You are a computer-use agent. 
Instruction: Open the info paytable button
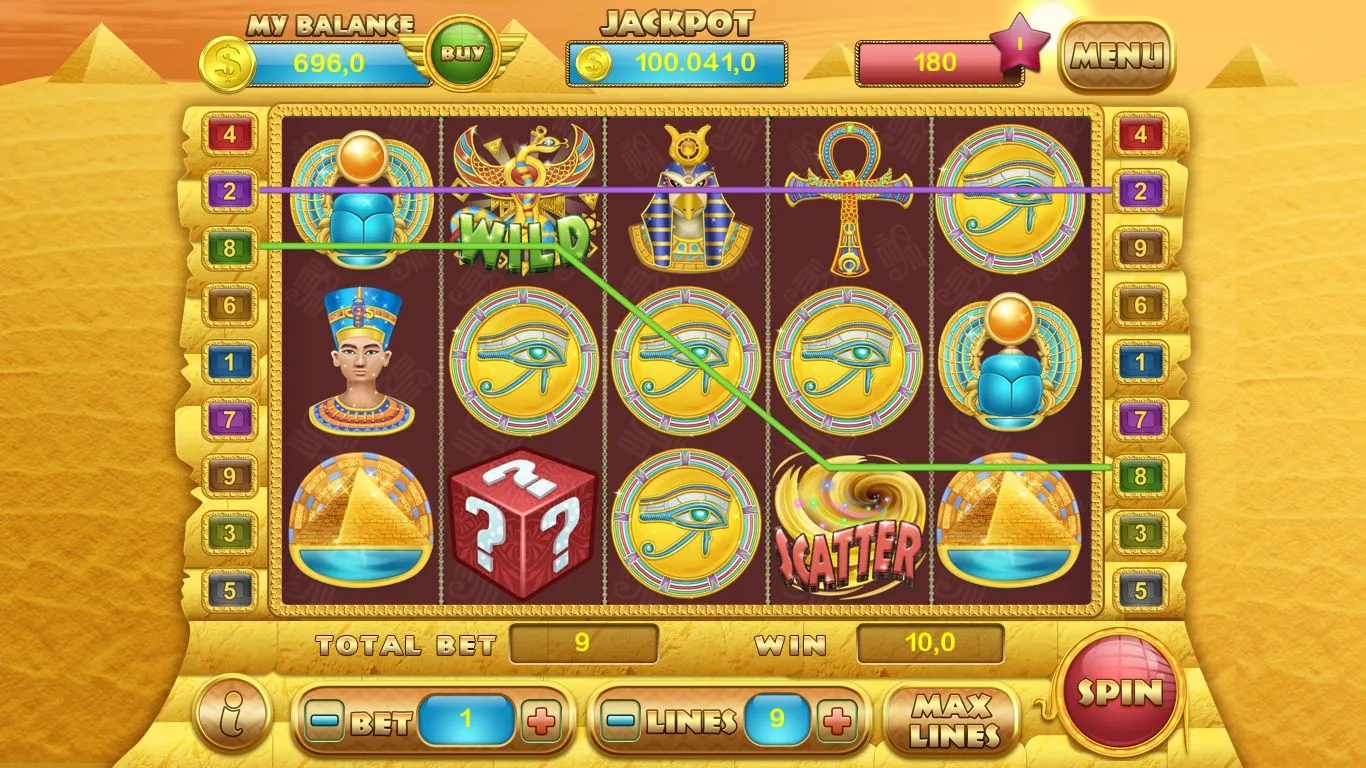[233, 713]
